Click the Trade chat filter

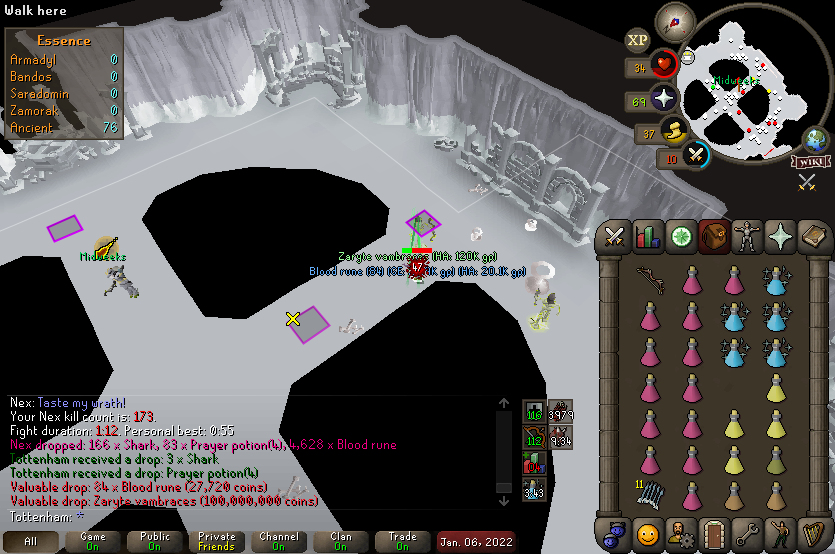point(402,542)
